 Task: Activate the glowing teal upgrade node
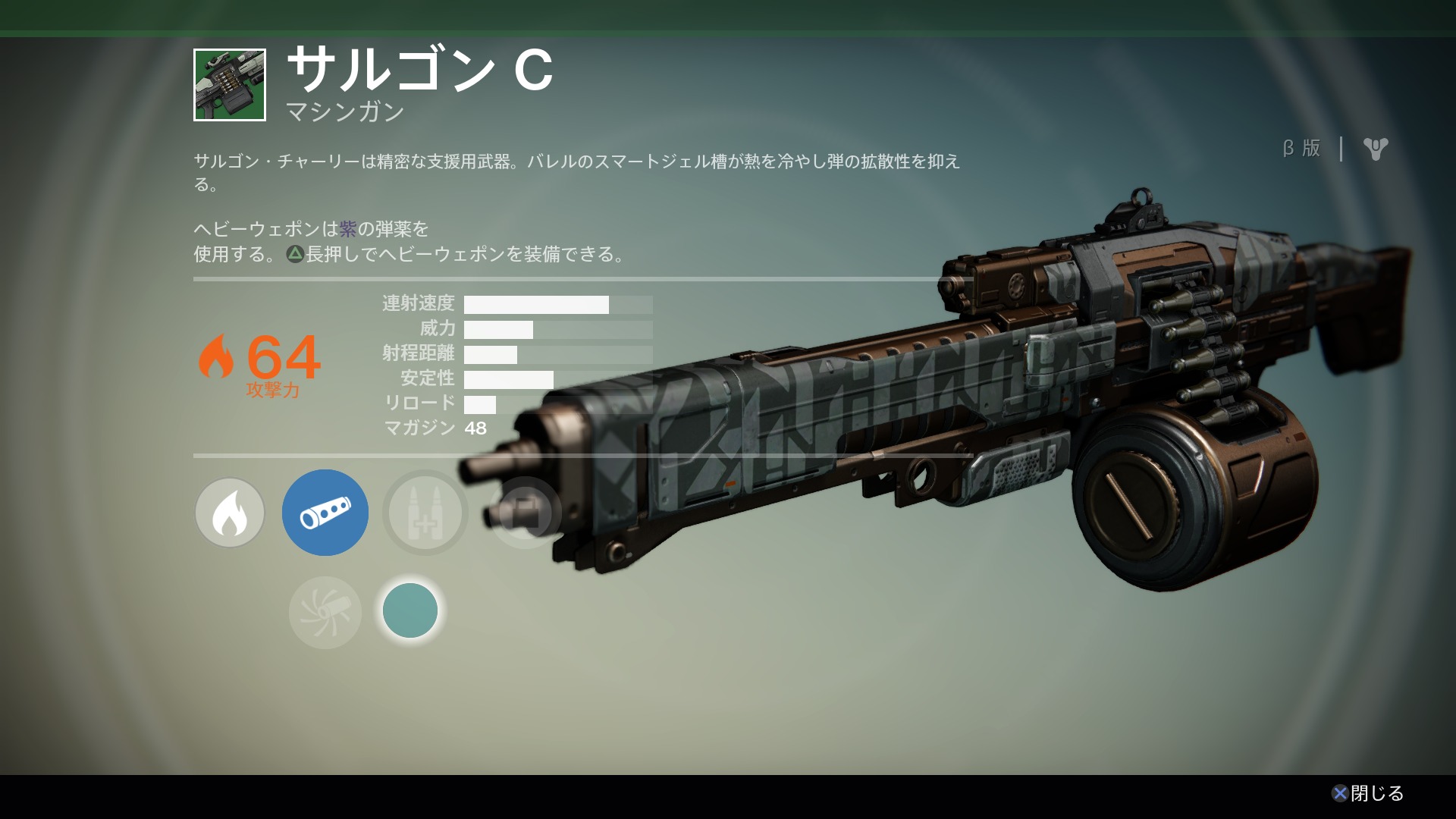pos(410,610)
